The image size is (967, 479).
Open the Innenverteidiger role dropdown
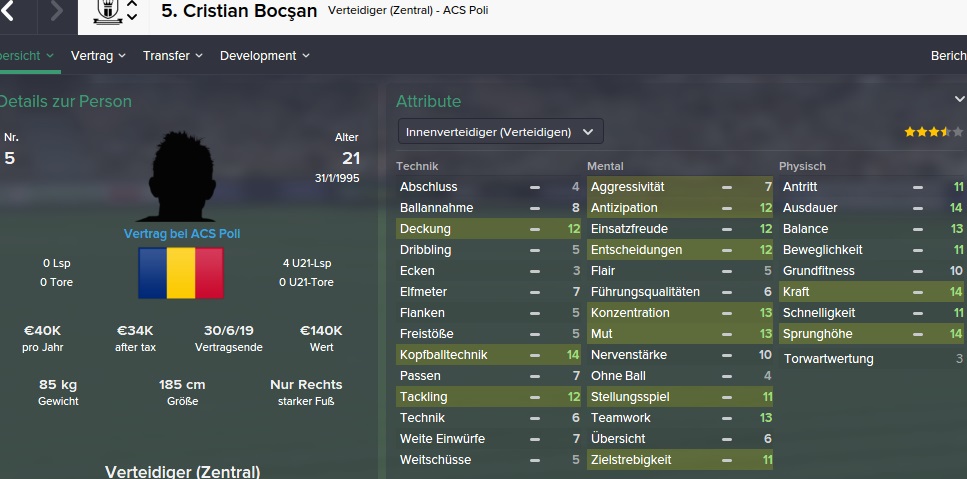point(500,131)
